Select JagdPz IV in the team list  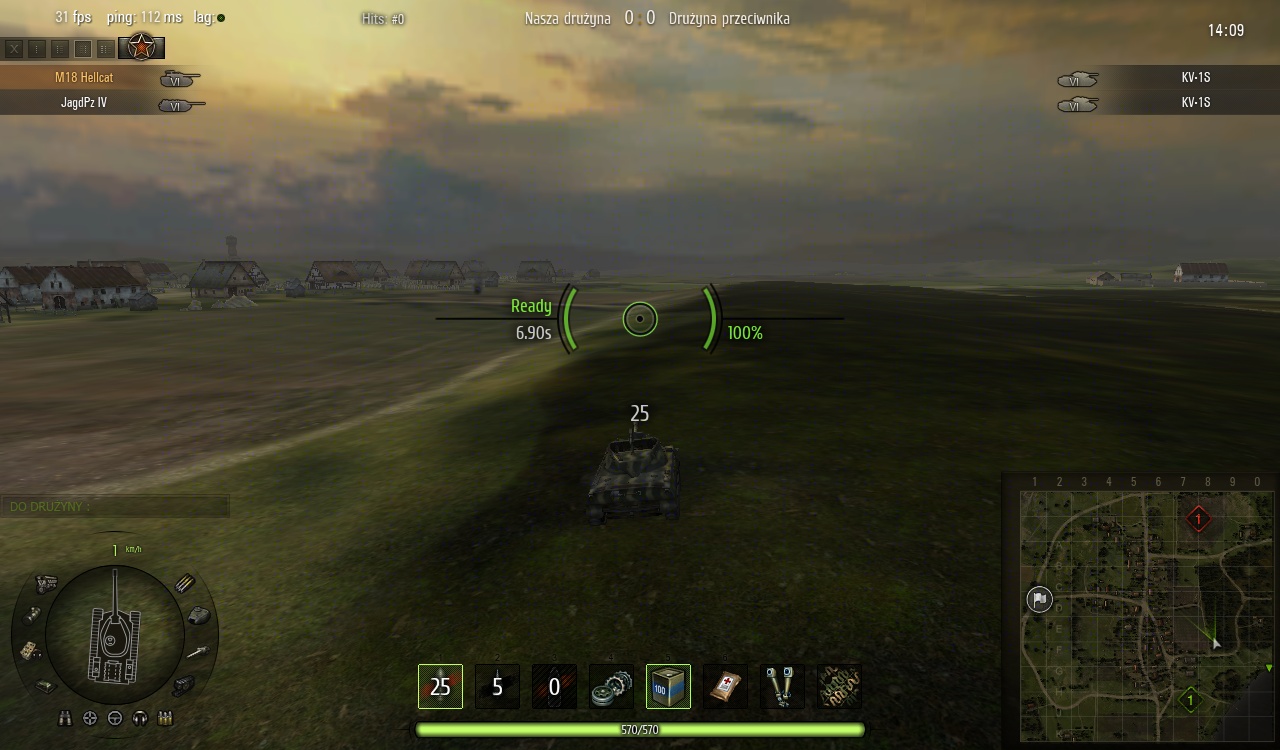[x=84, y=102]
